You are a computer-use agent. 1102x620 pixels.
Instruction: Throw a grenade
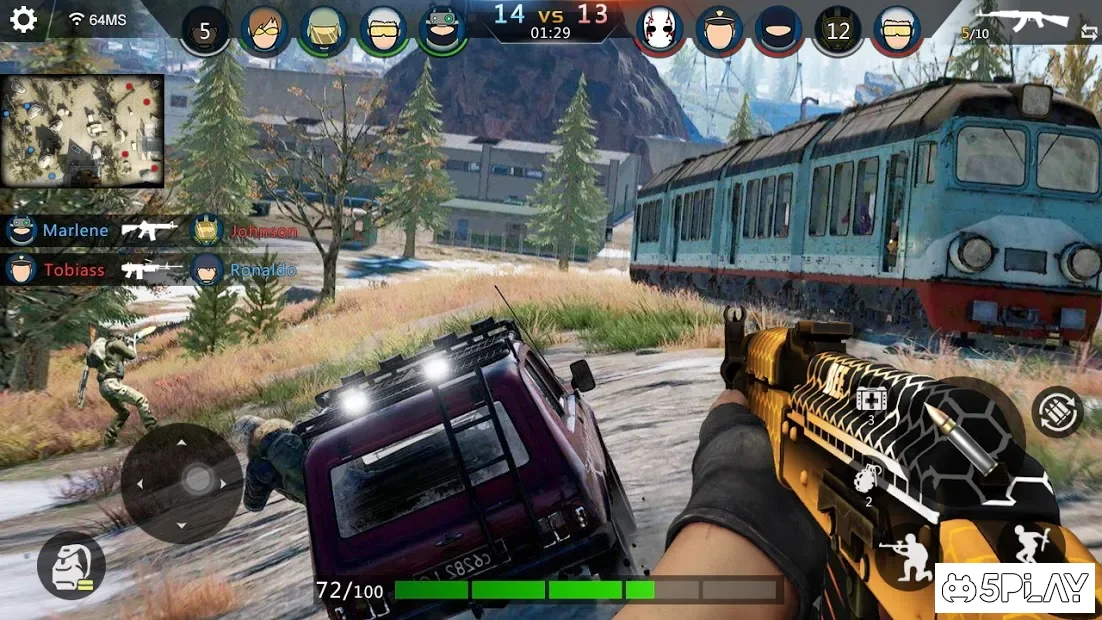pos(866,481)
